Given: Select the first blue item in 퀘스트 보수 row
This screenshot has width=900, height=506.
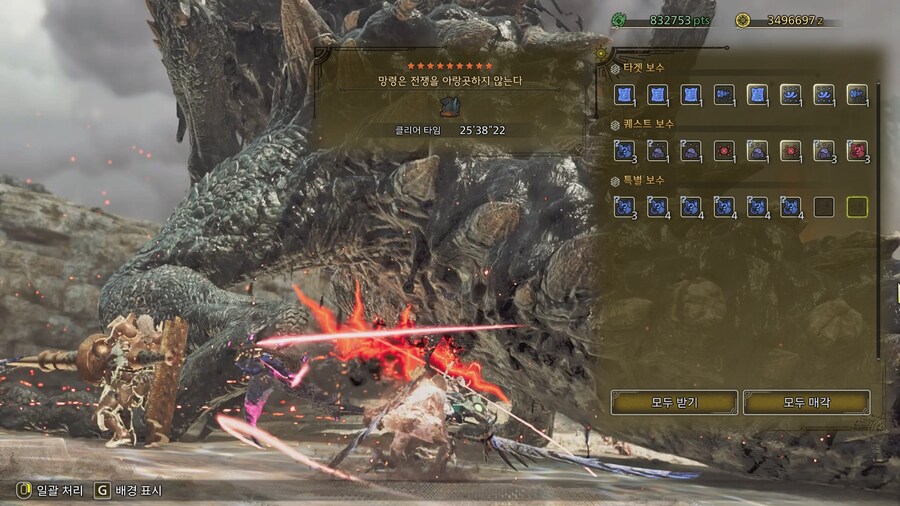Looking at the screenshot, I should pos(625,151).
